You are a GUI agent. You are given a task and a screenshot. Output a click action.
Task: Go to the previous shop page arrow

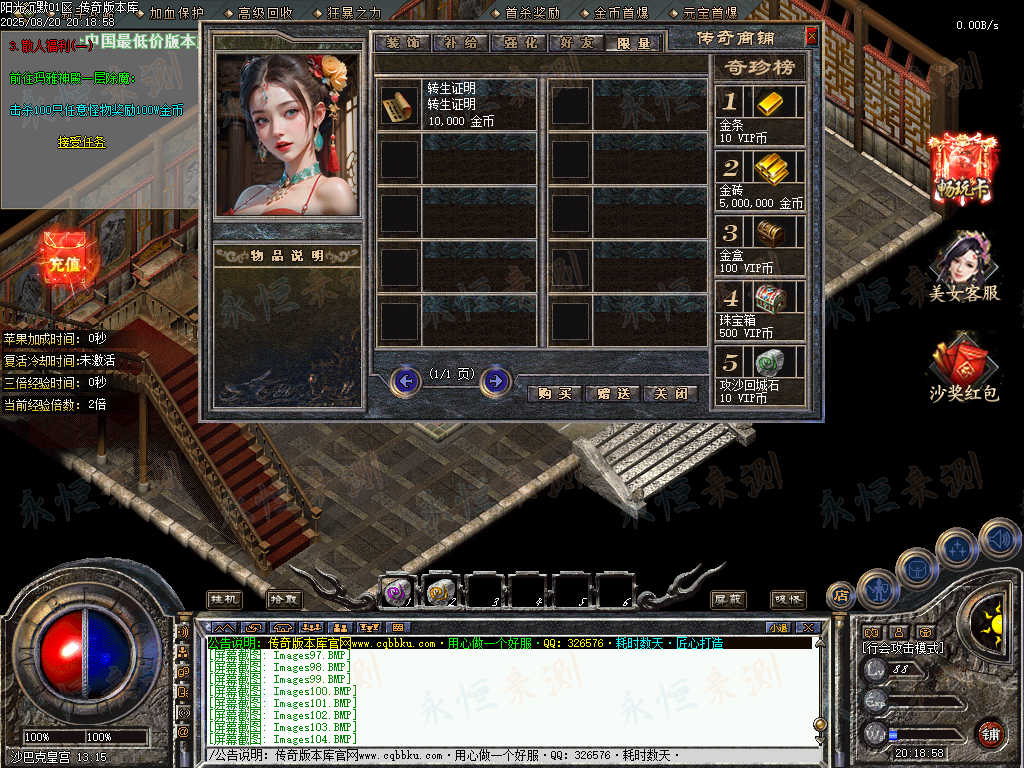[x=405, y=381]
